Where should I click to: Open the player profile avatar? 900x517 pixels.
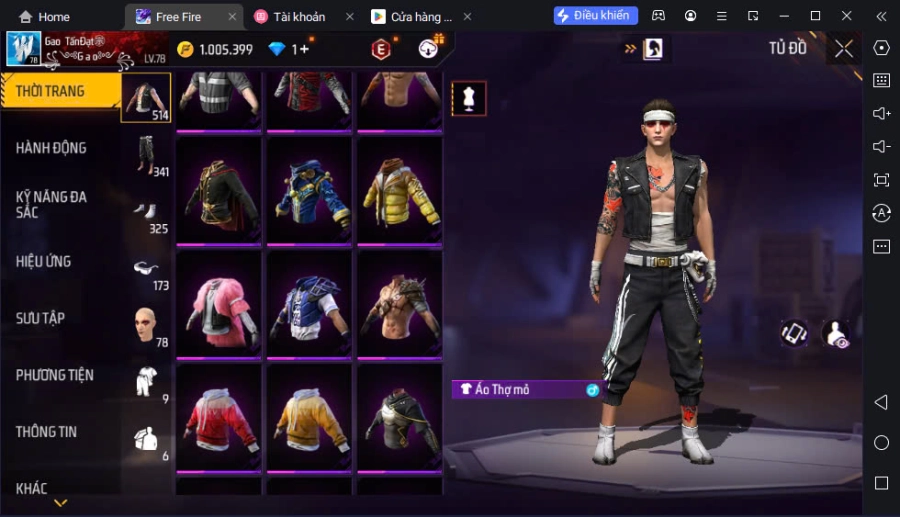[23, 49]
